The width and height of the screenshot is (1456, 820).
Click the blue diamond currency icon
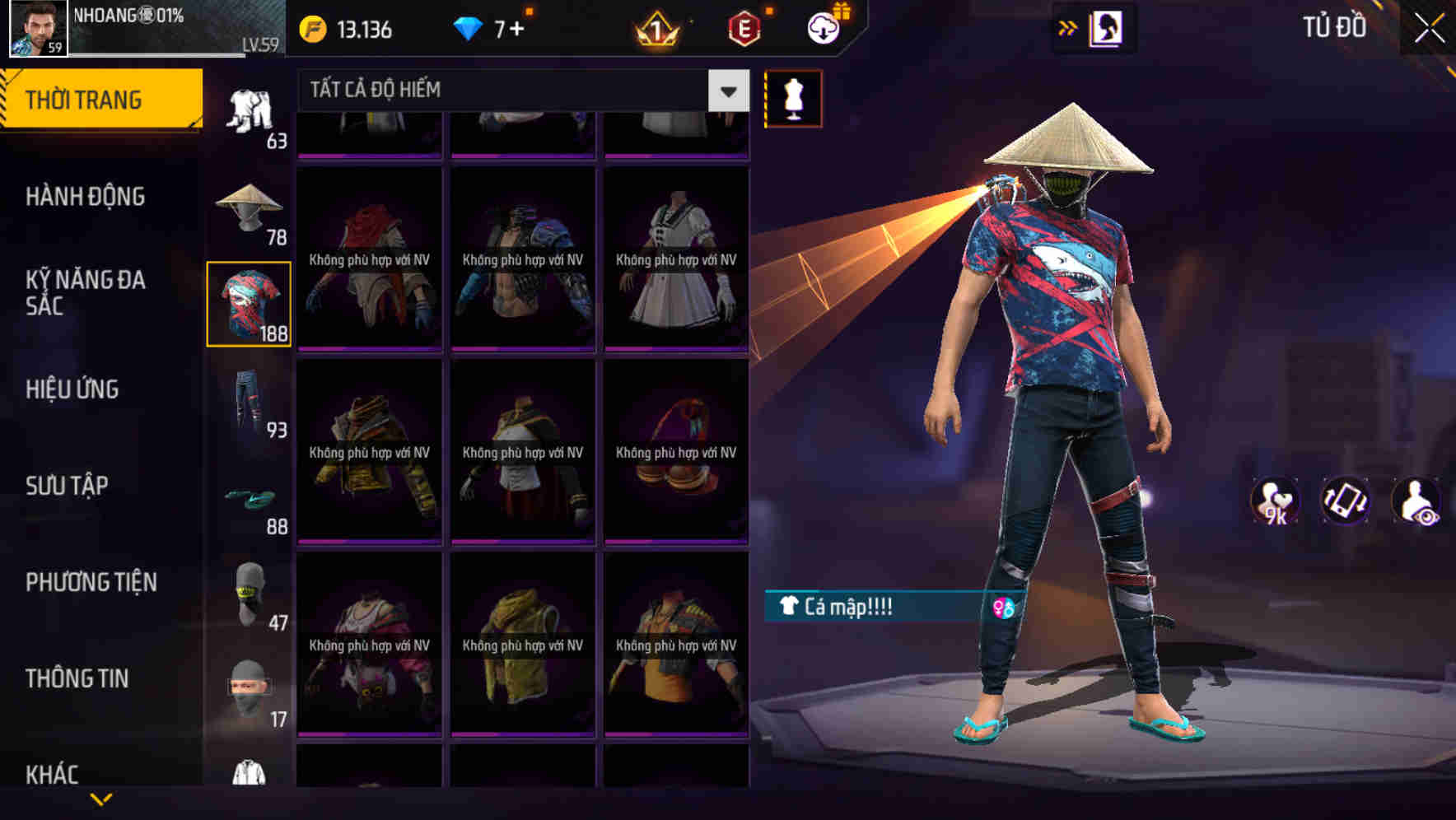[470, 27]
